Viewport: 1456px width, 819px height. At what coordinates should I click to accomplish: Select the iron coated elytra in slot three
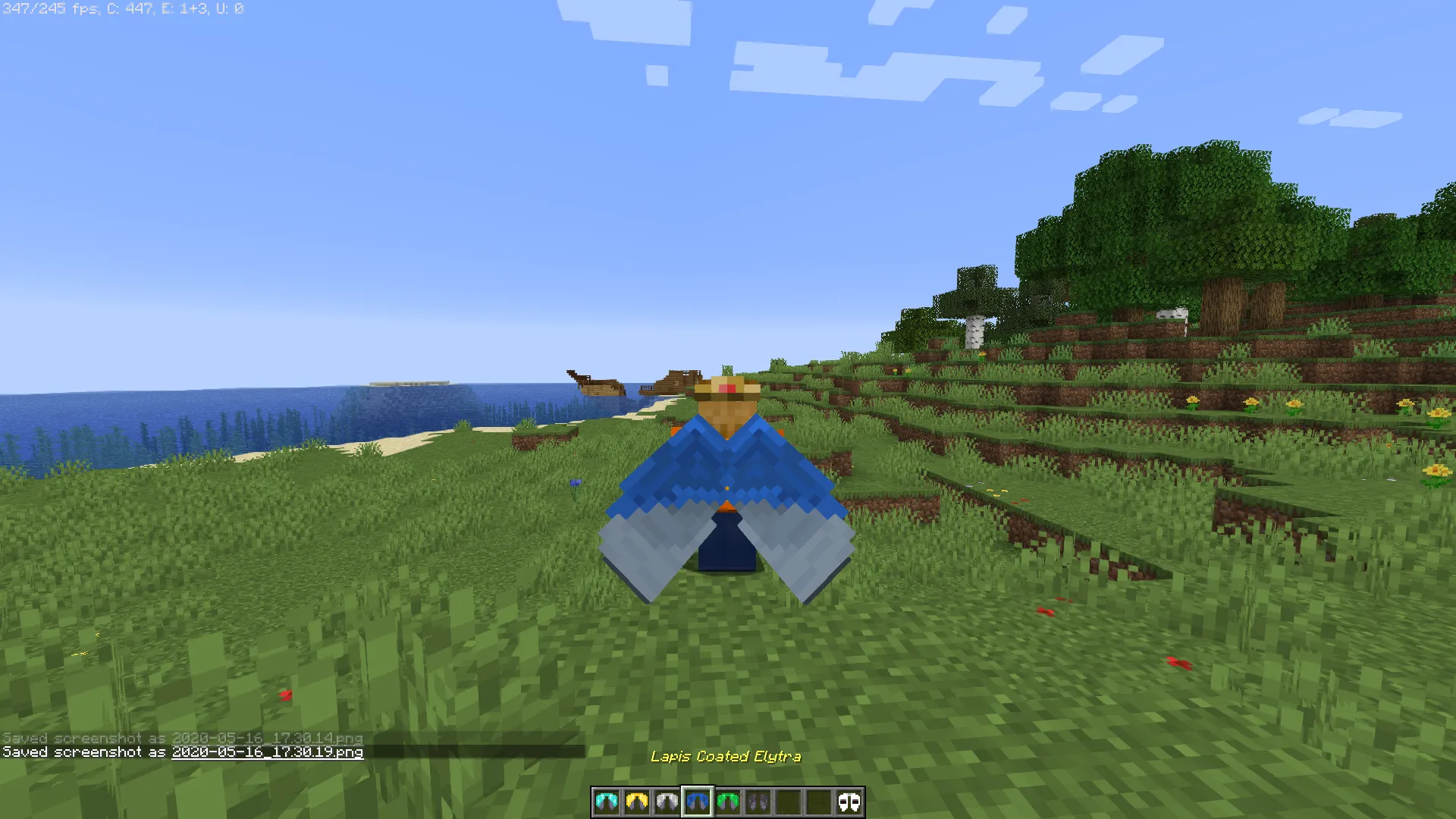click(667, 802)
